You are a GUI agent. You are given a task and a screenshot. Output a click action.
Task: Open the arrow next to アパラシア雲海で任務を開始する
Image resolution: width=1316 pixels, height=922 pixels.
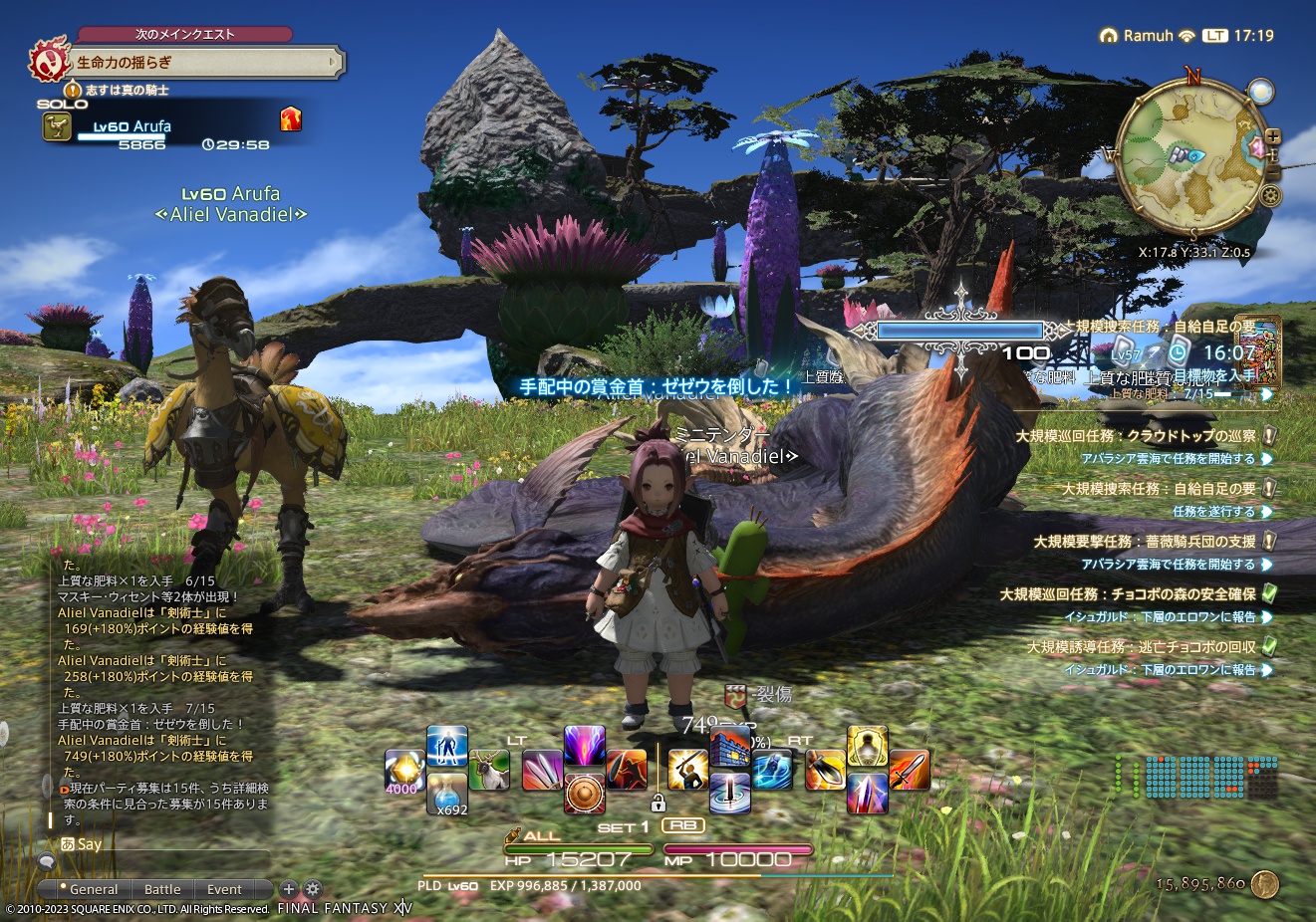pos(1265,458)
